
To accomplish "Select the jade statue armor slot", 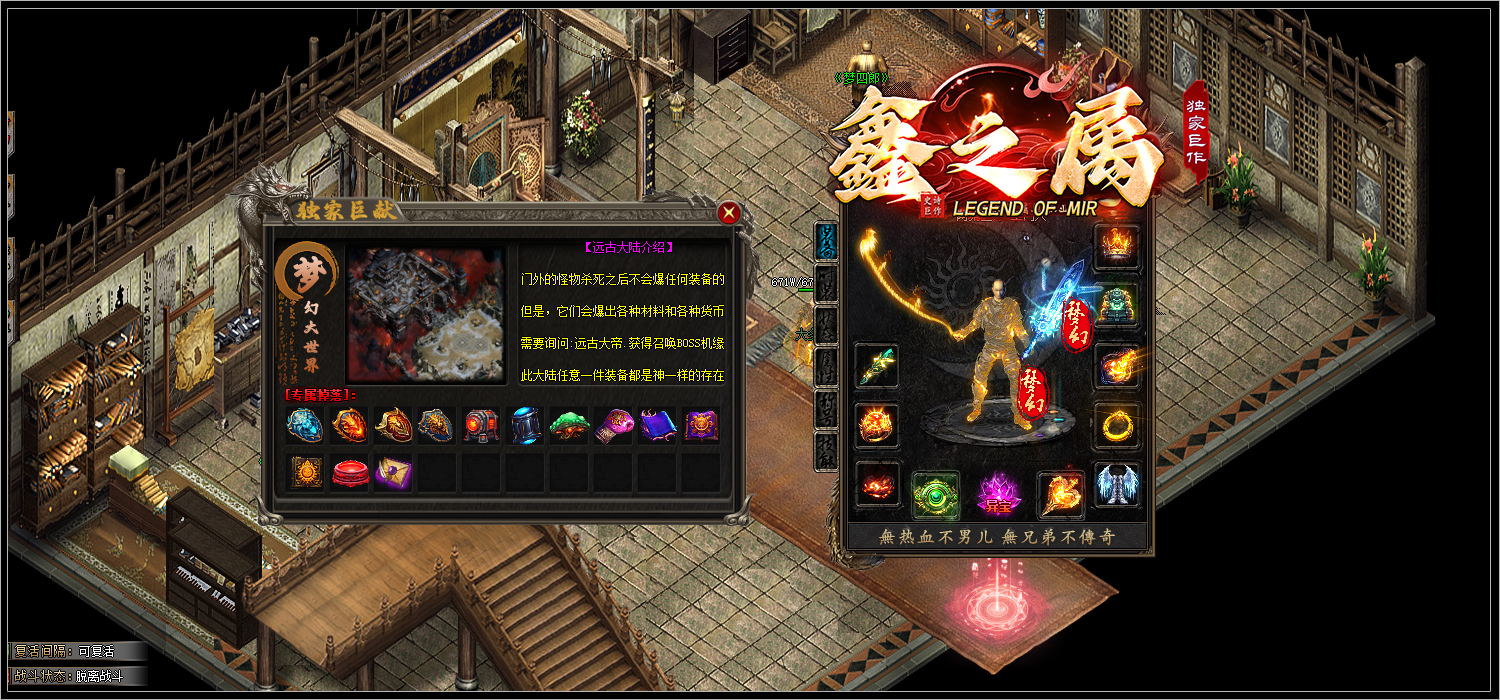I will coord(1116,306).
